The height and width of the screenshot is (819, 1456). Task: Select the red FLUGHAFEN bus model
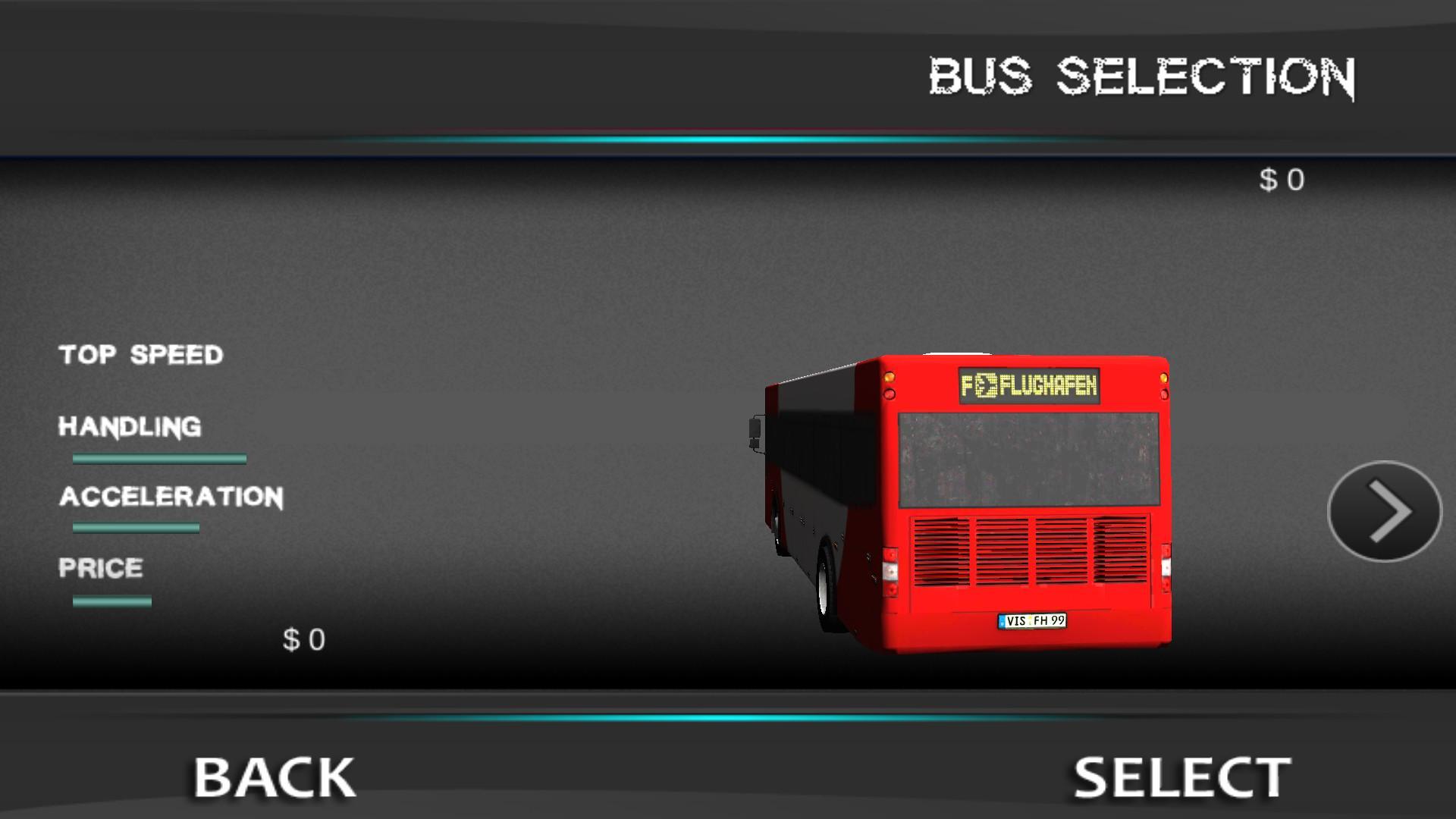coord(971,500)
